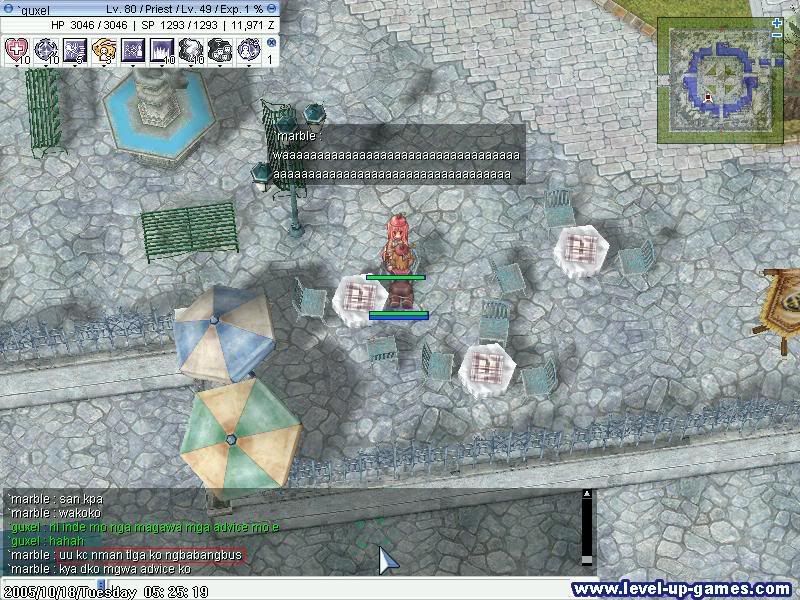Select the tan figure skill icon

pos(104,48)
